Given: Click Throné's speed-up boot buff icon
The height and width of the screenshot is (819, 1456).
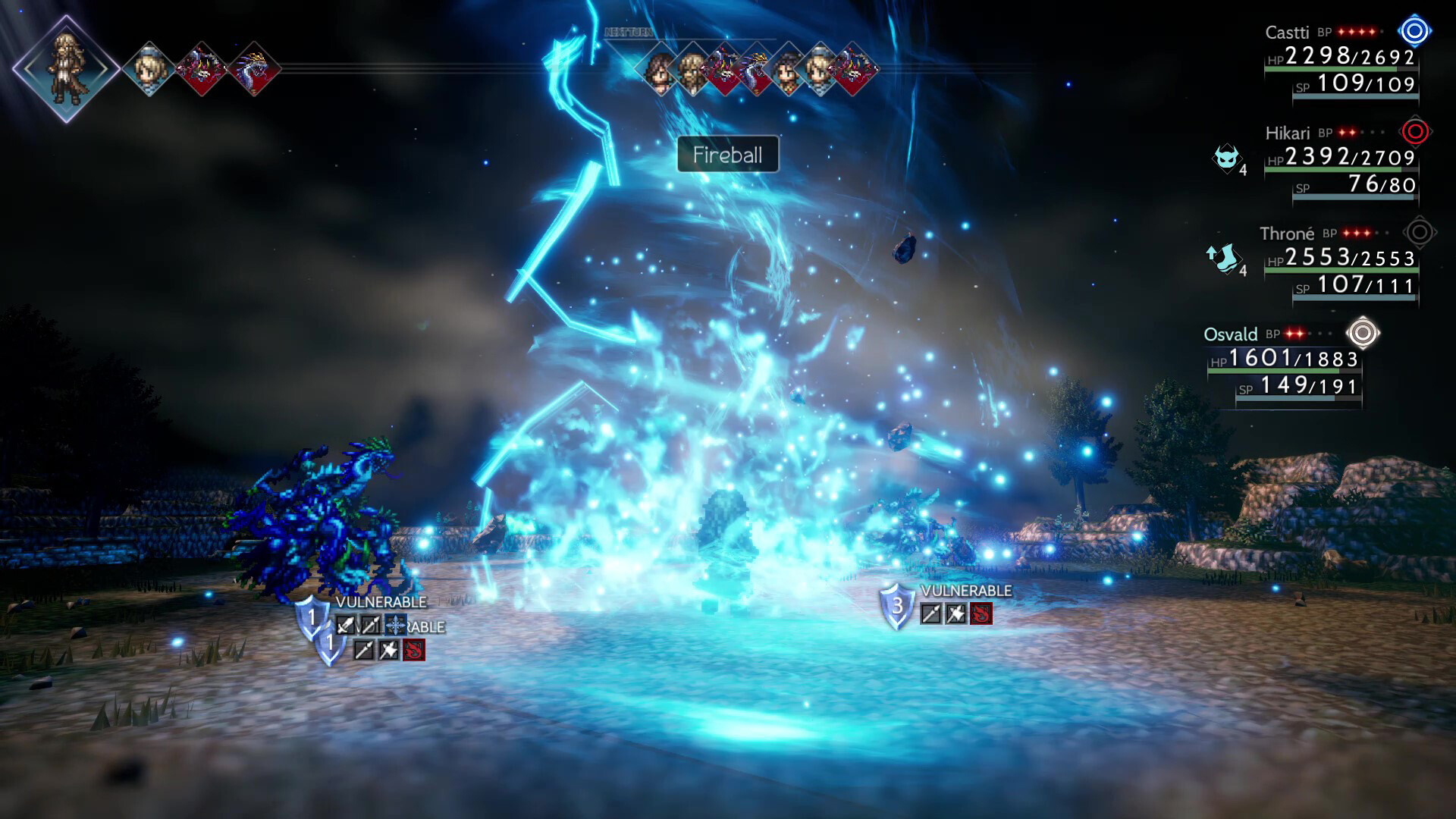Looking at the screenshot, I should [x=1226, y=260].
